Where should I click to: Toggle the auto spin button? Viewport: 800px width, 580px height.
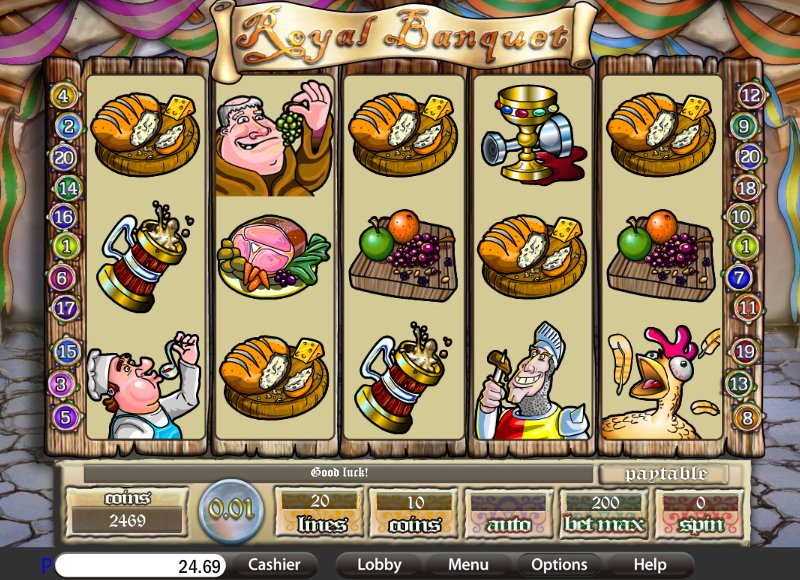coord(509,512)
